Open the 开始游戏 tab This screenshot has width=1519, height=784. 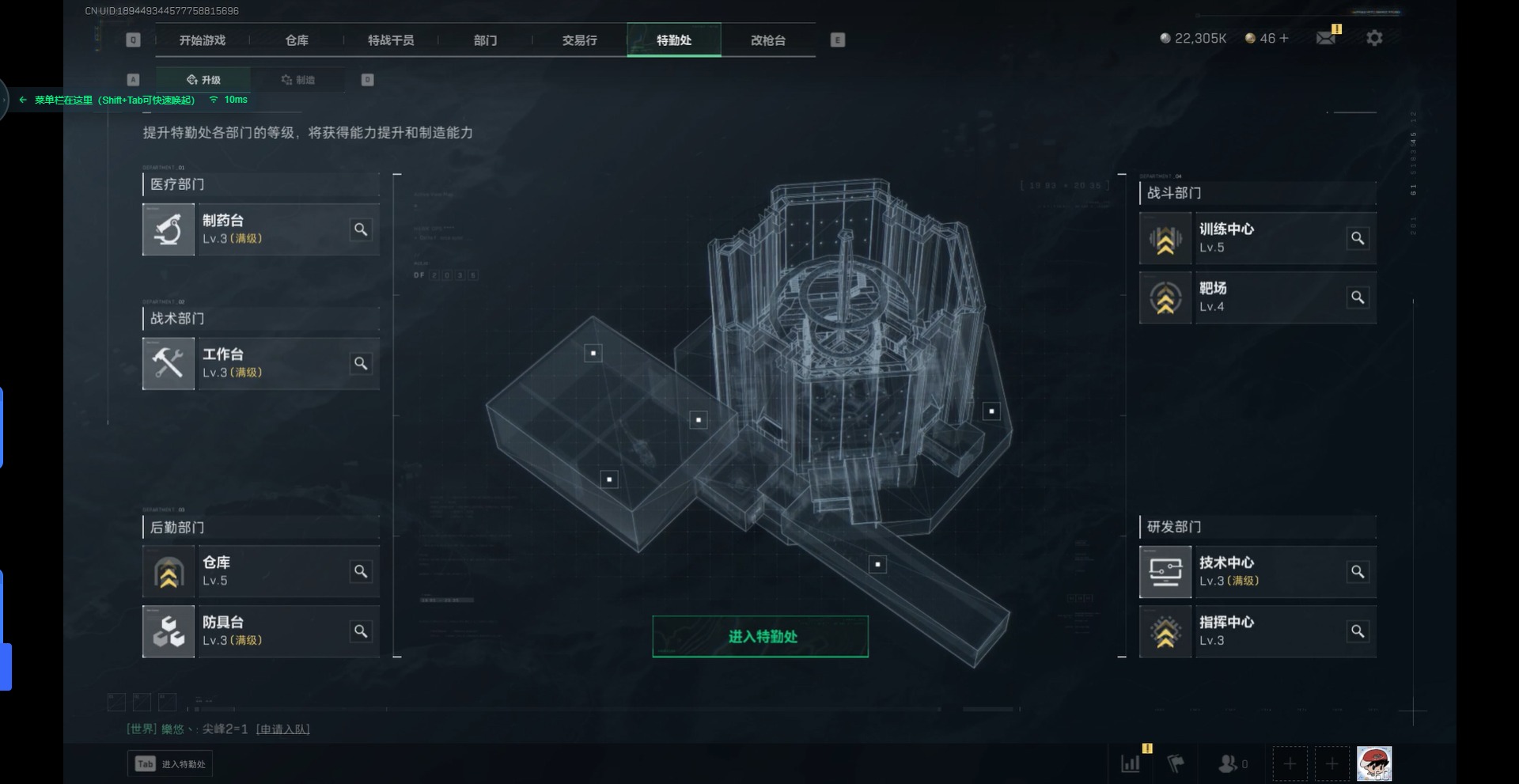(203, 40)
